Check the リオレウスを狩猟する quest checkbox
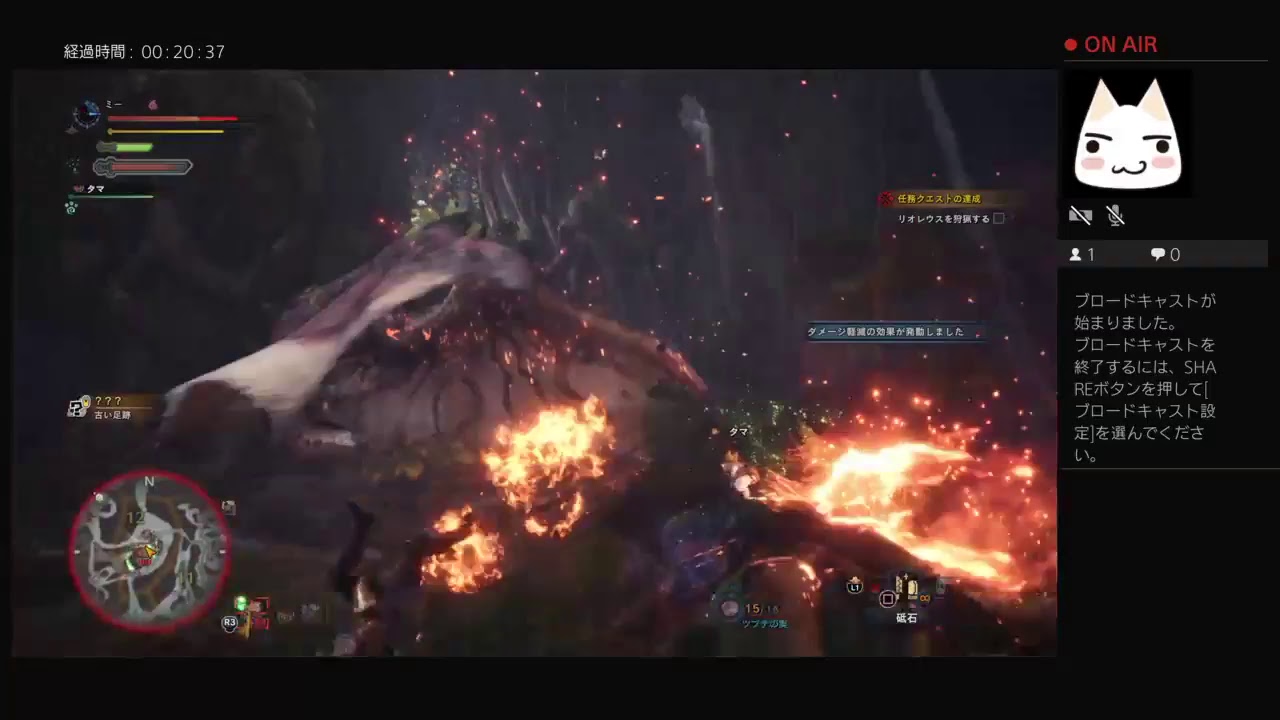 point(1000,218)
